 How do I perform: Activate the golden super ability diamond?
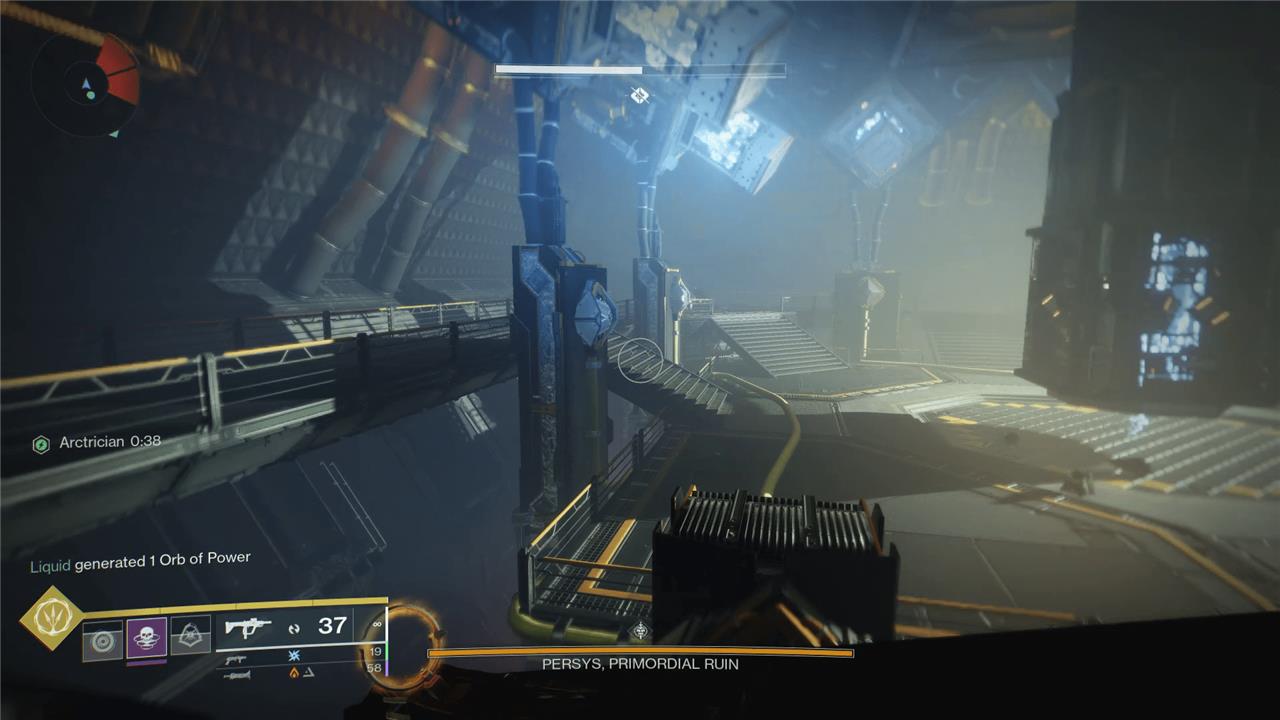pos(51,617)
